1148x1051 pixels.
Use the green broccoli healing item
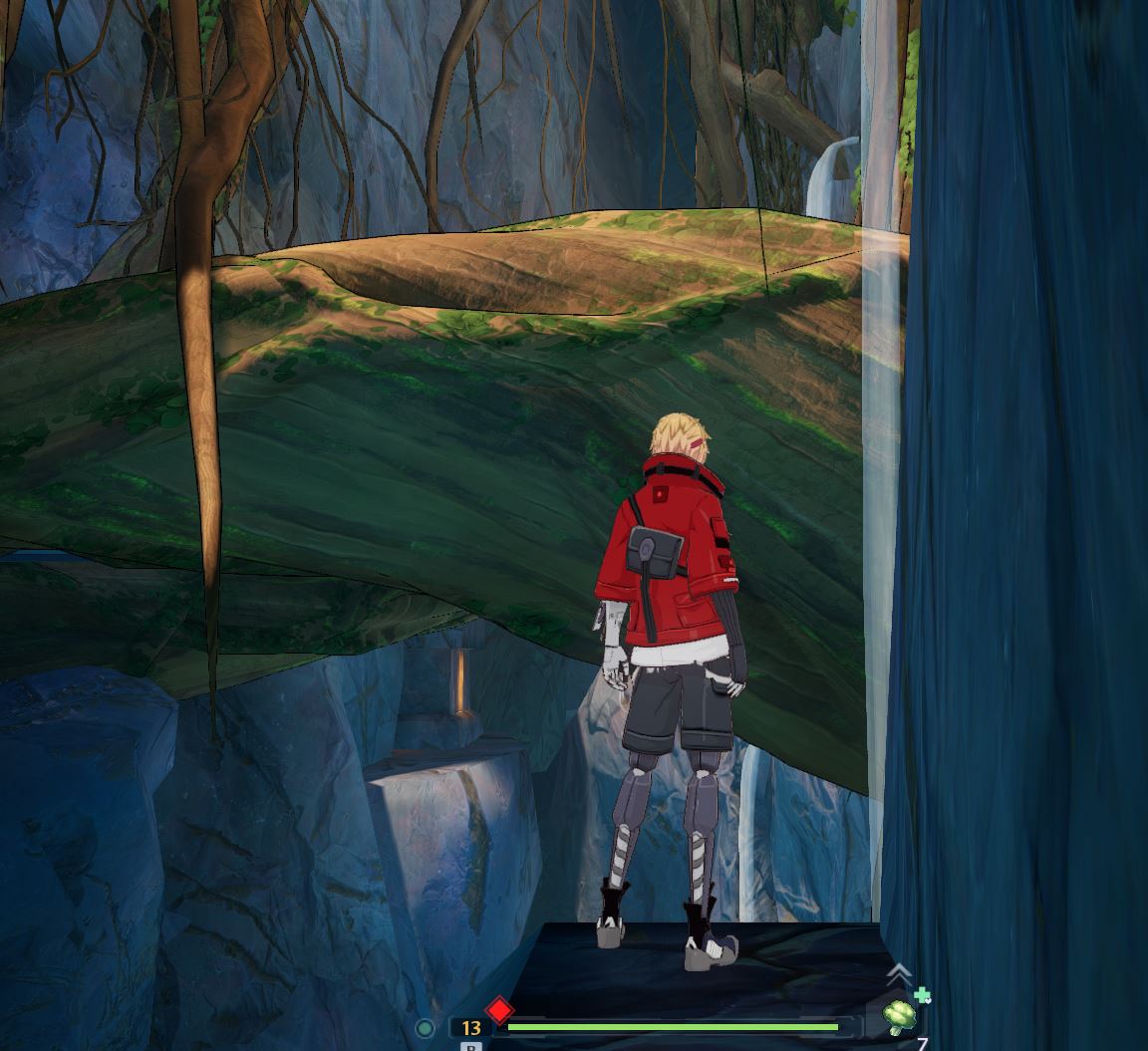click(901, 1018)
